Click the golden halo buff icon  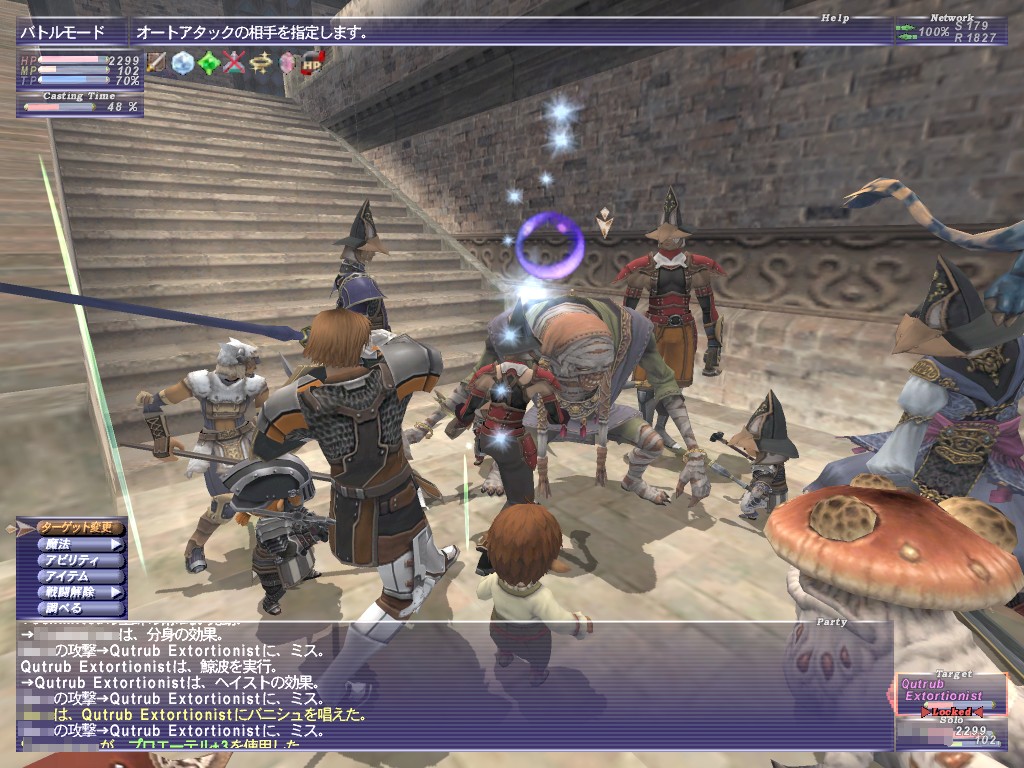(x=261, y=62)
